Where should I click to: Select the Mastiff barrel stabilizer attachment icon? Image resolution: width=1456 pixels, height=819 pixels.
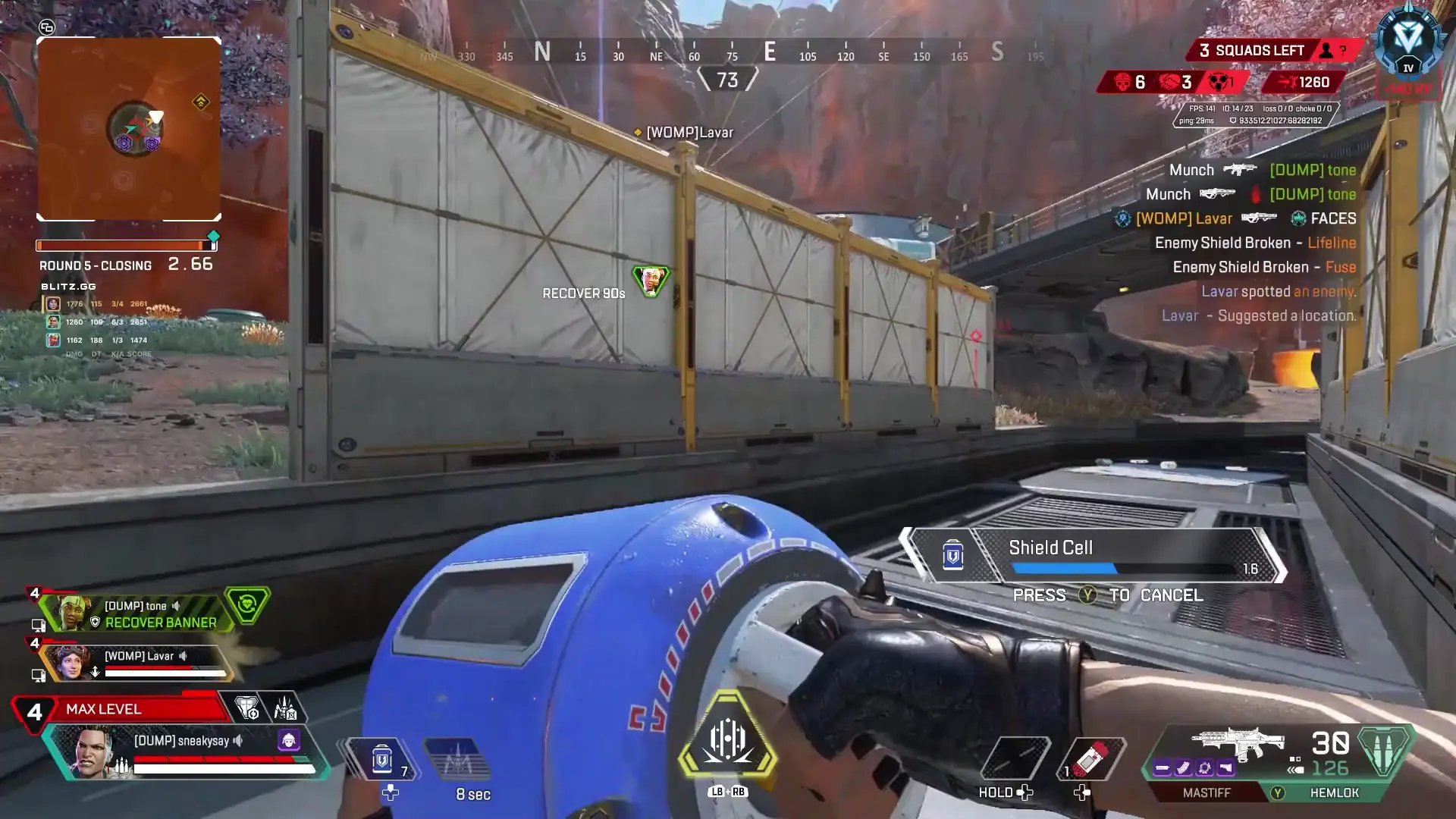tap(1162, 767)
